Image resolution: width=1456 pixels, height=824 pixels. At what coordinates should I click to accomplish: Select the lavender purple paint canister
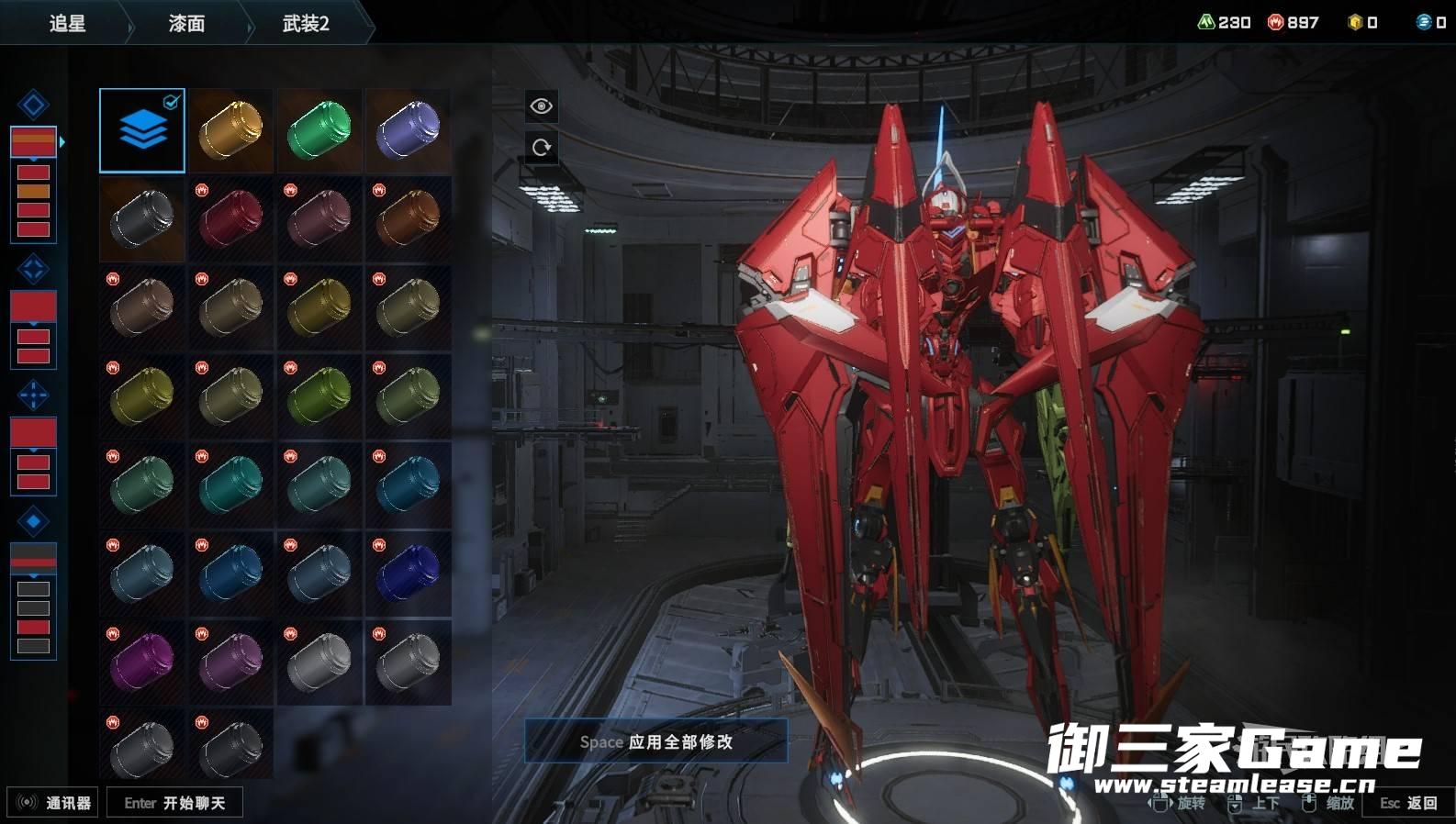pyautogui.click(x=408, y=130)
